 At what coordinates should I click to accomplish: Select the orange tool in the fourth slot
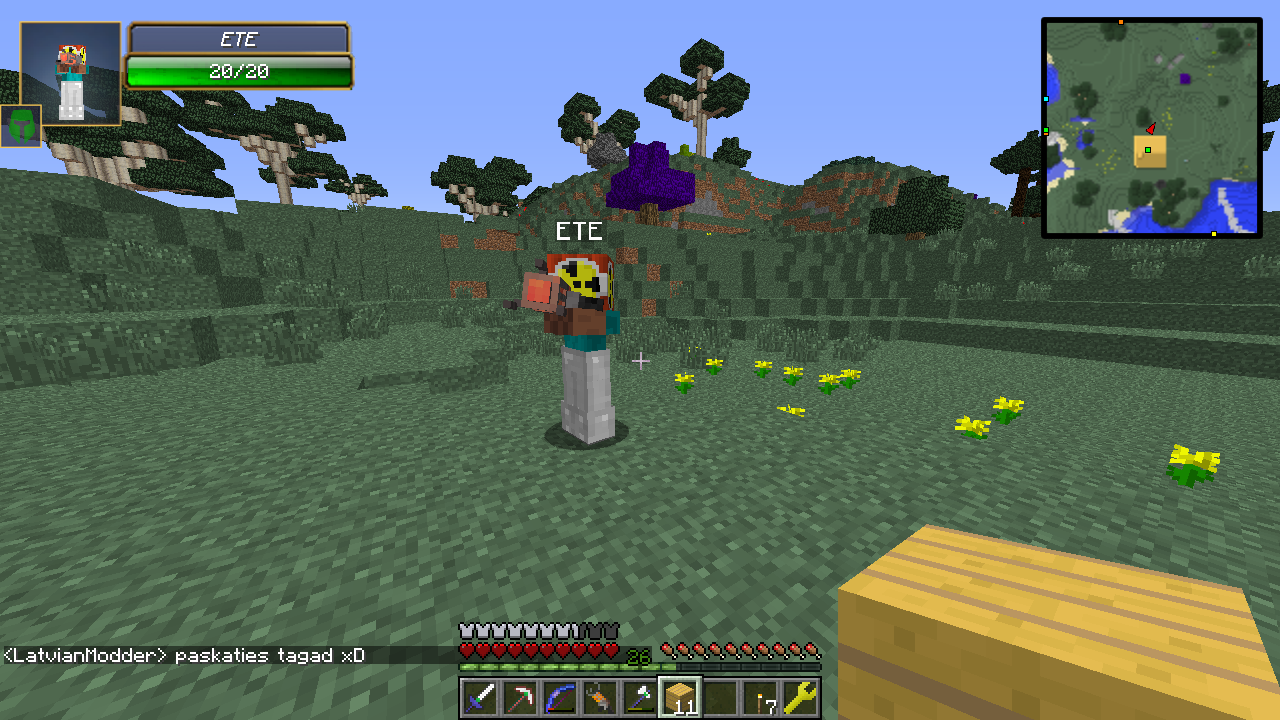[x=600, y=697]
